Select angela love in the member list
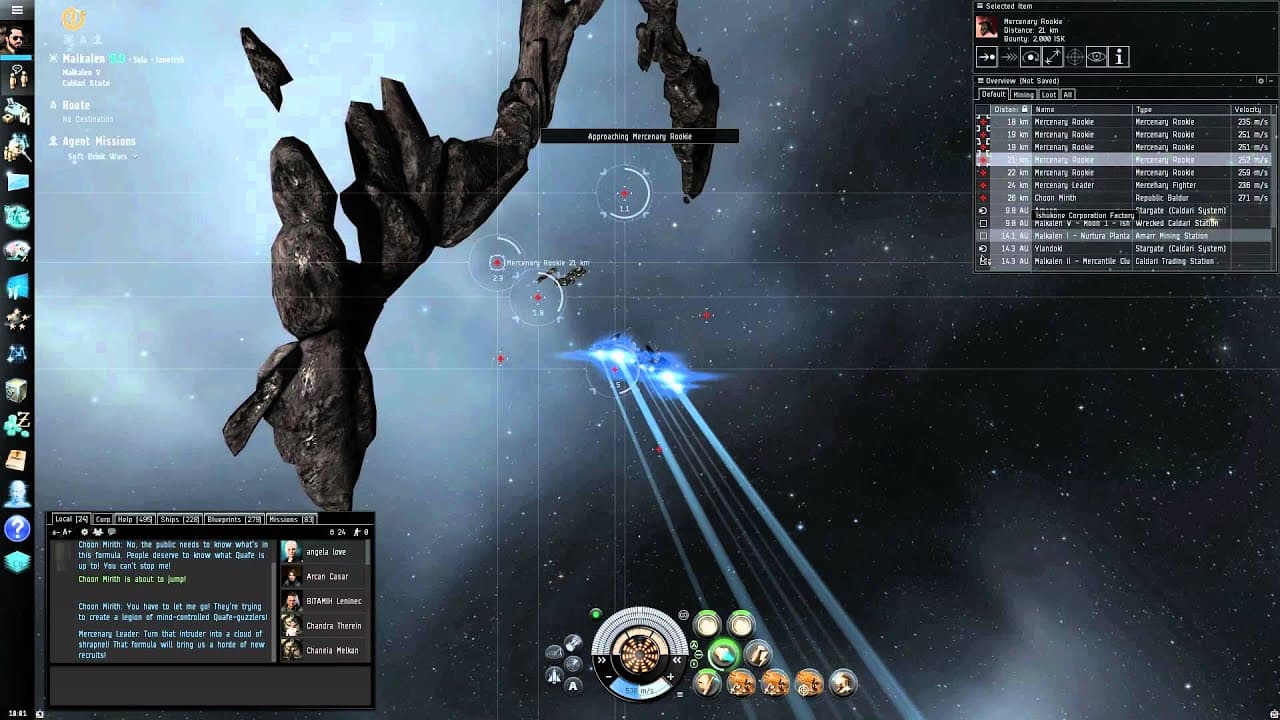Image resolution: width=1280 pixels, height=720 pixels. coord(326,552)
